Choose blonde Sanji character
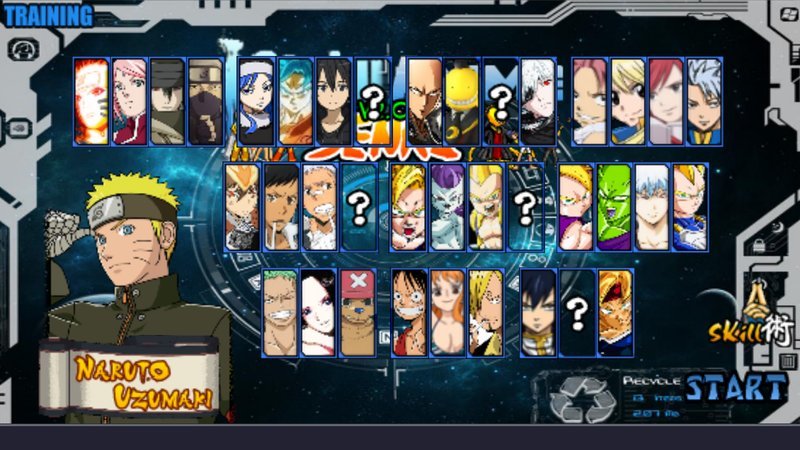The width and height of the screenshot is (800, 450). 485,312
